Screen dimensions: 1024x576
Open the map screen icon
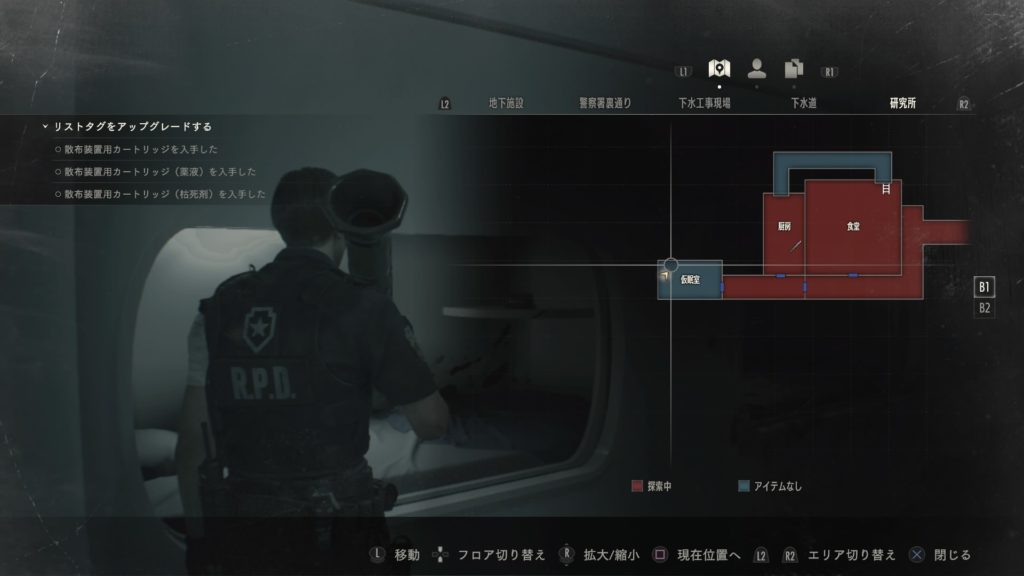click(x=718, y=68)
